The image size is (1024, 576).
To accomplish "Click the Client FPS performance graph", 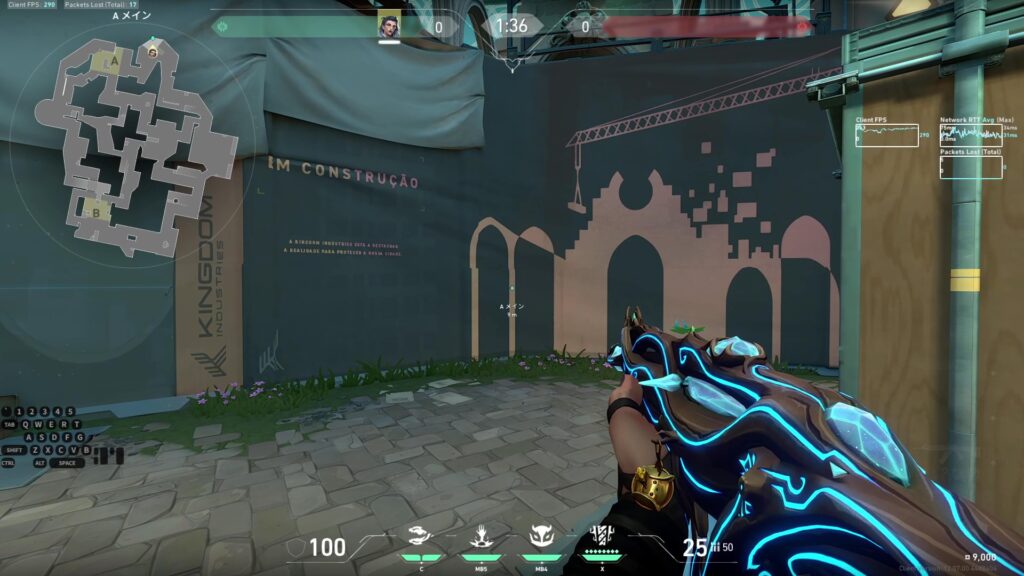I will coord(887,135).
